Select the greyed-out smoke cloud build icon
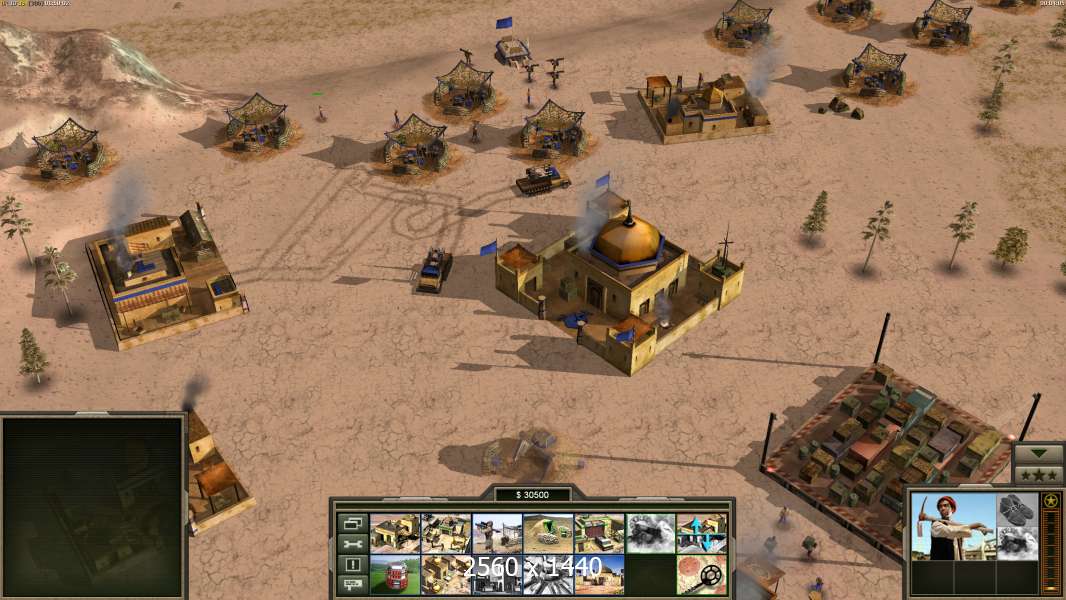 point(650,533)
